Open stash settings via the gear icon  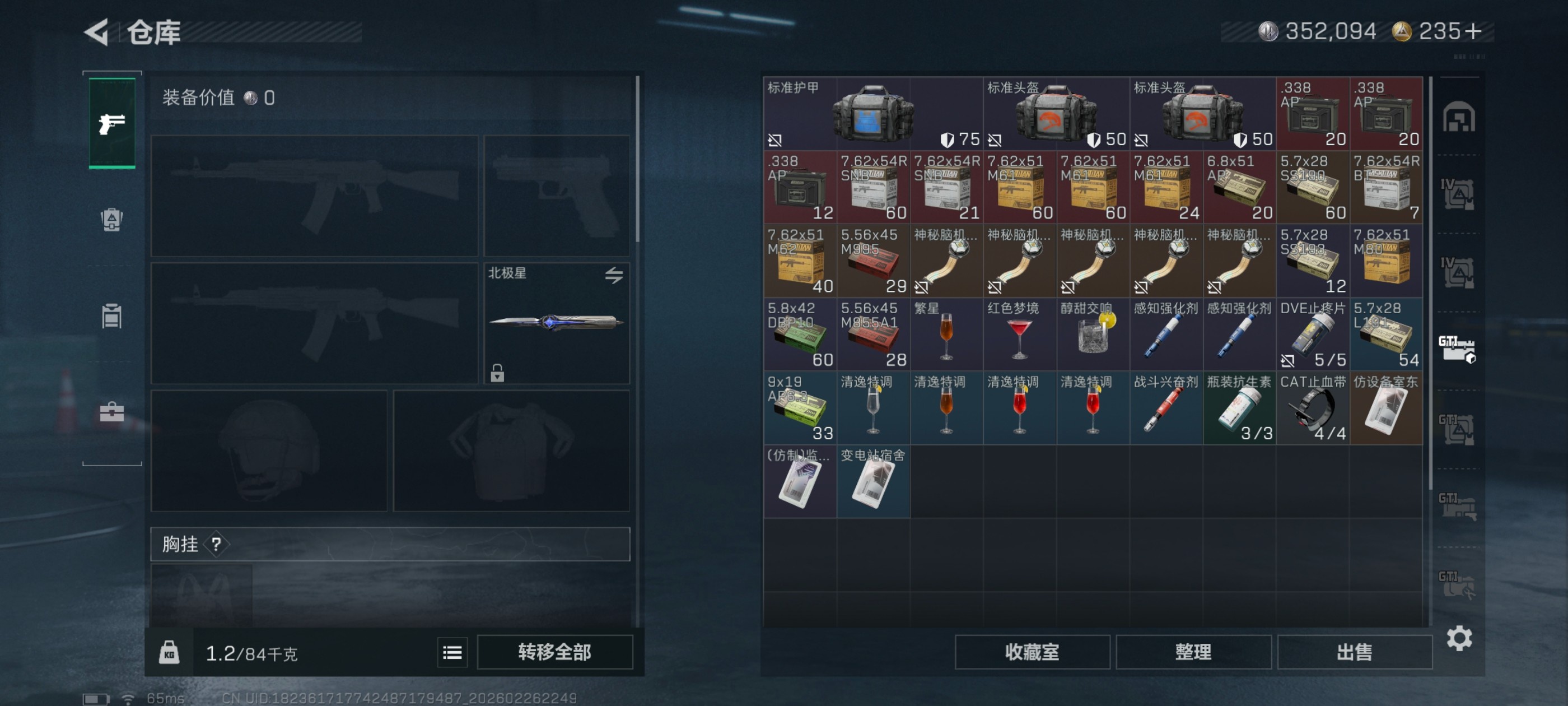click(1459, 638)
